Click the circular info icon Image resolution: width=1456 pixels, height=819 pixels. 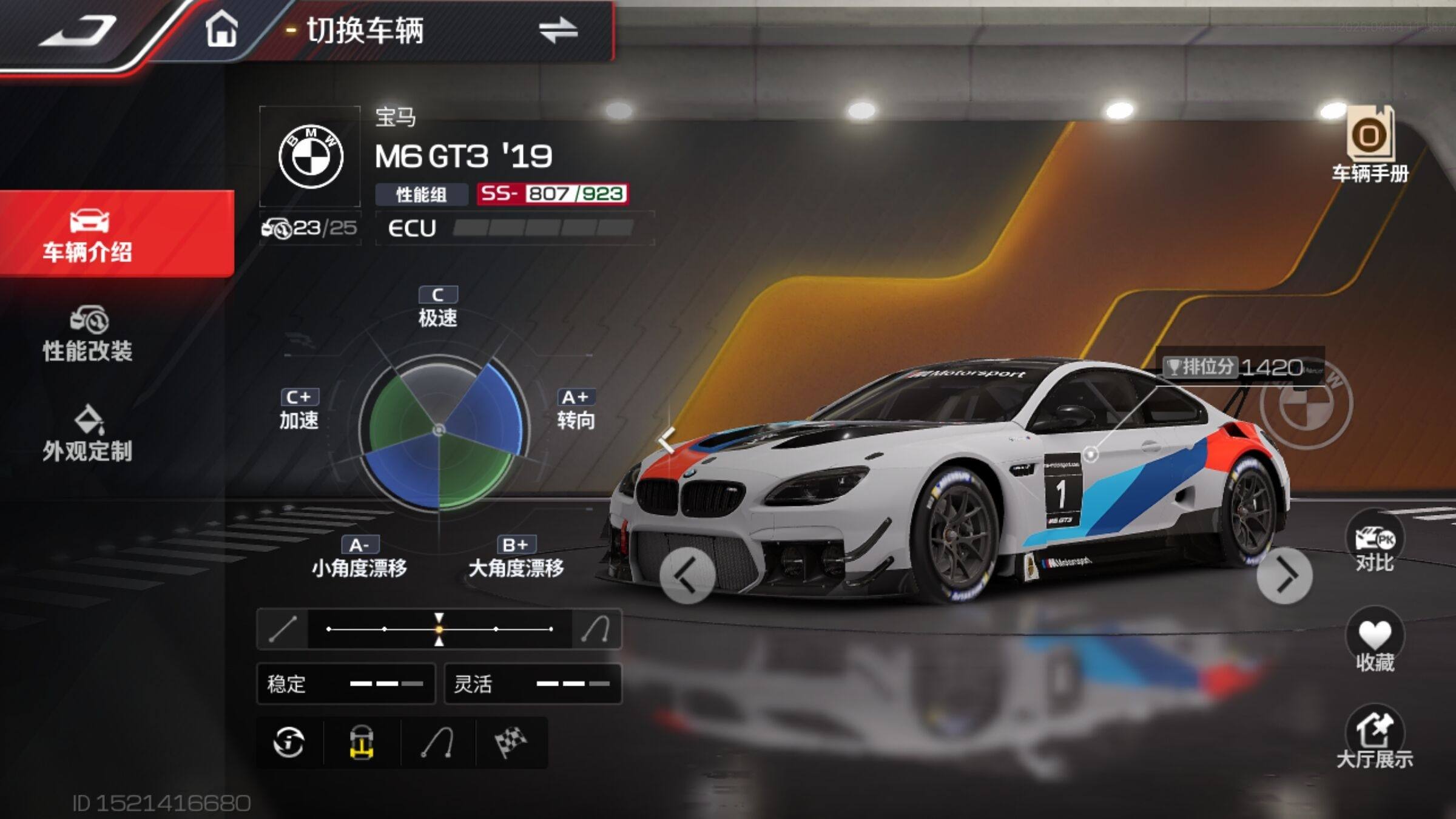[x=289, y=743]
